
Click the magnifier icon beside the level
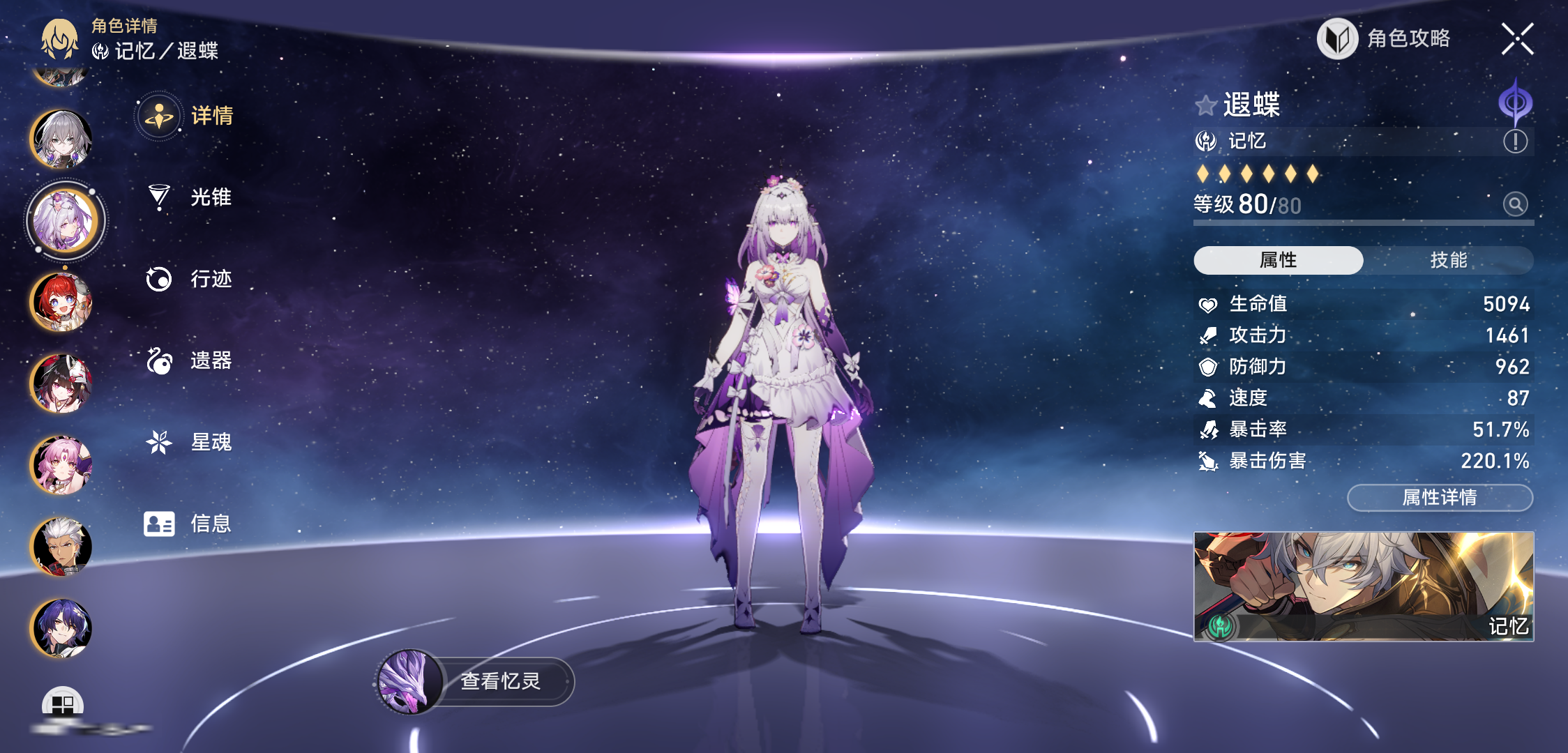pos(1515,204)
